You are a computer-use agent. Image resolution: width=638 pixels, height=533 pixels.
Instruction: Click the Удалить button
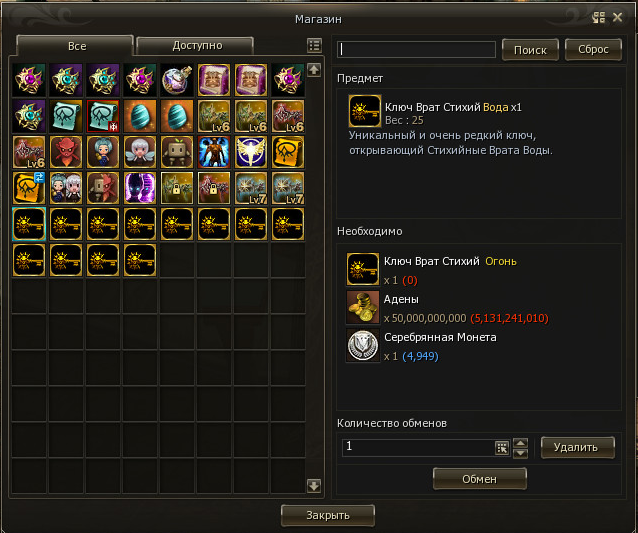coord(577,447)
